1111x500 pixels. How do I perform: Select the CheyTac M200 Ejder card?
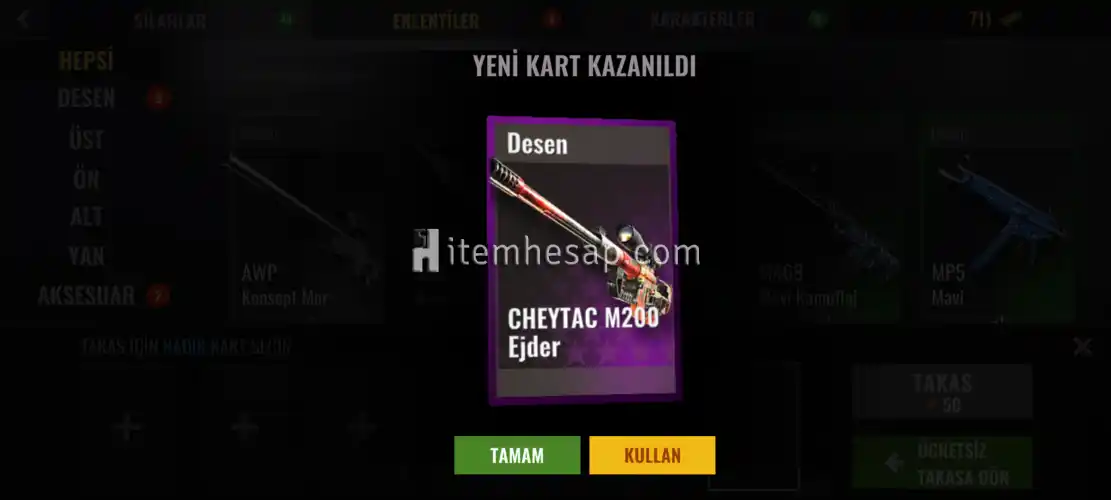tap(581, 260)
